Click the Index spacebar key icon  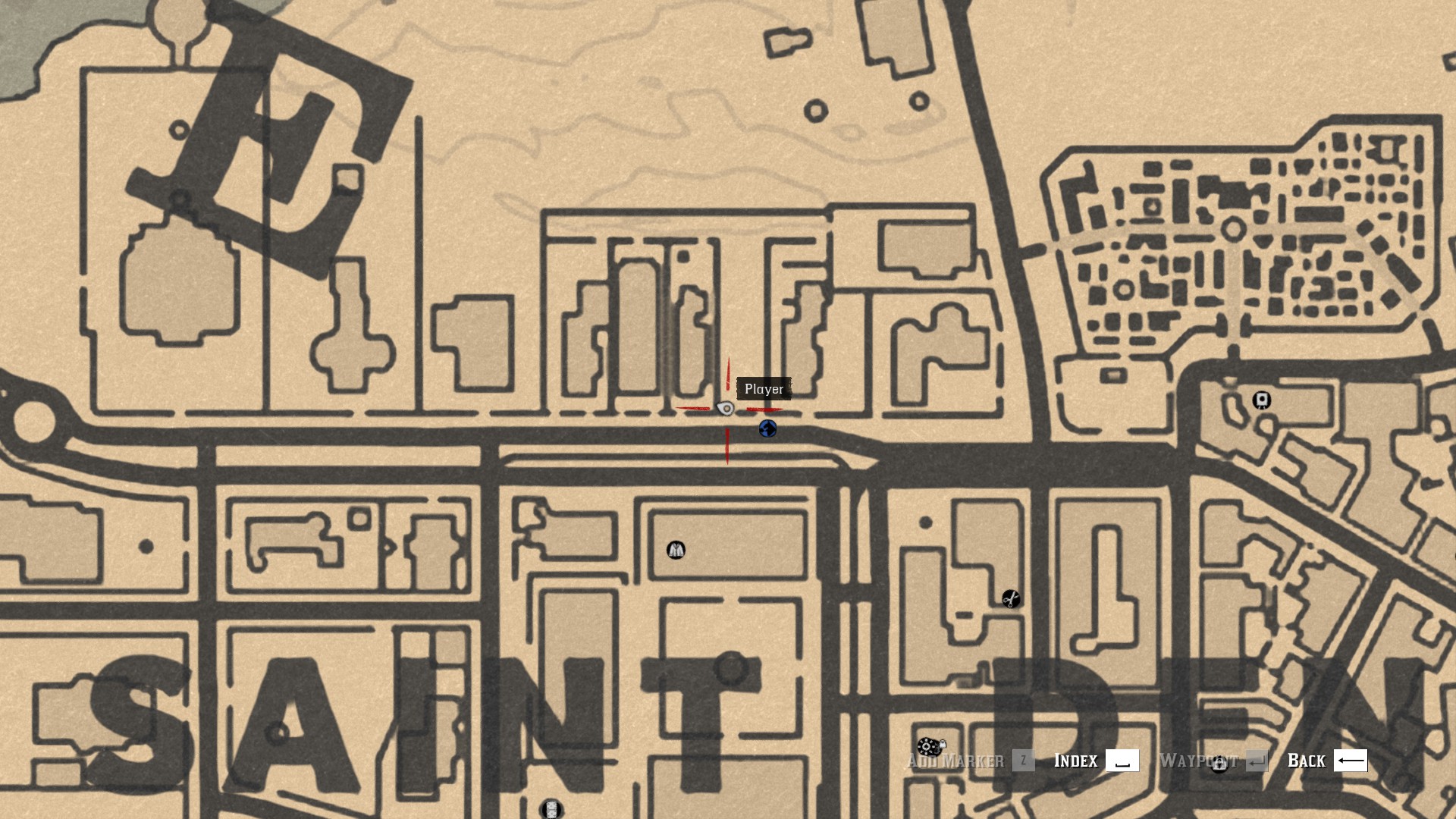click(x=1125, y=761)
